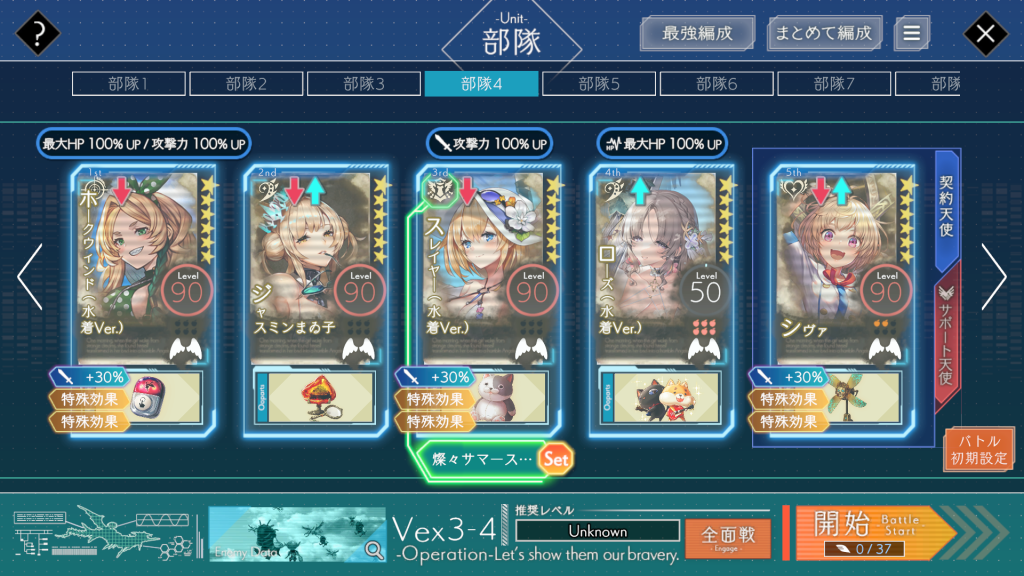Open the バトル初期設定 battle settings
Viewport: 1024px width, 576px height.
coord(979,450)
